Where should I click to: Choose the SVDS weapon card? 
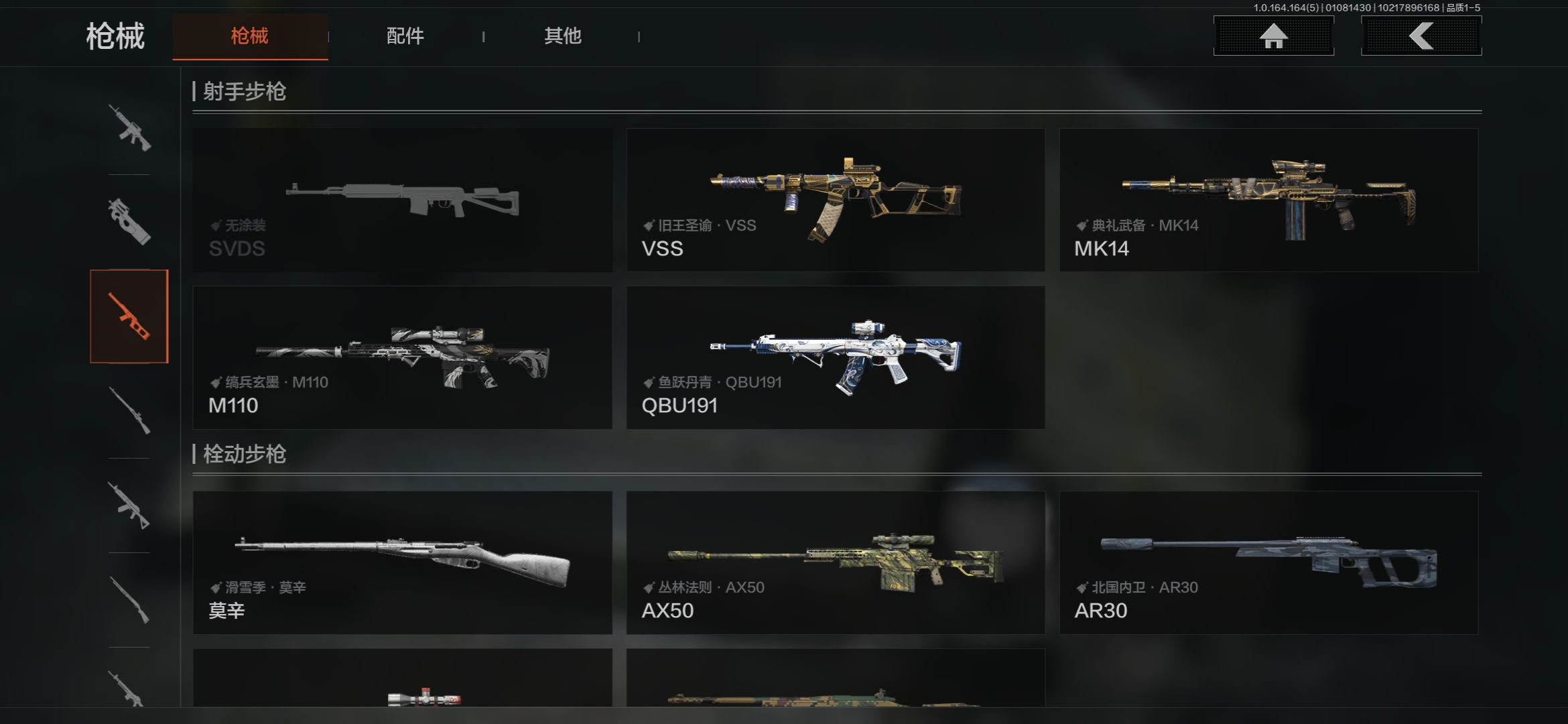pyautogui.click(x=402, y=200)
